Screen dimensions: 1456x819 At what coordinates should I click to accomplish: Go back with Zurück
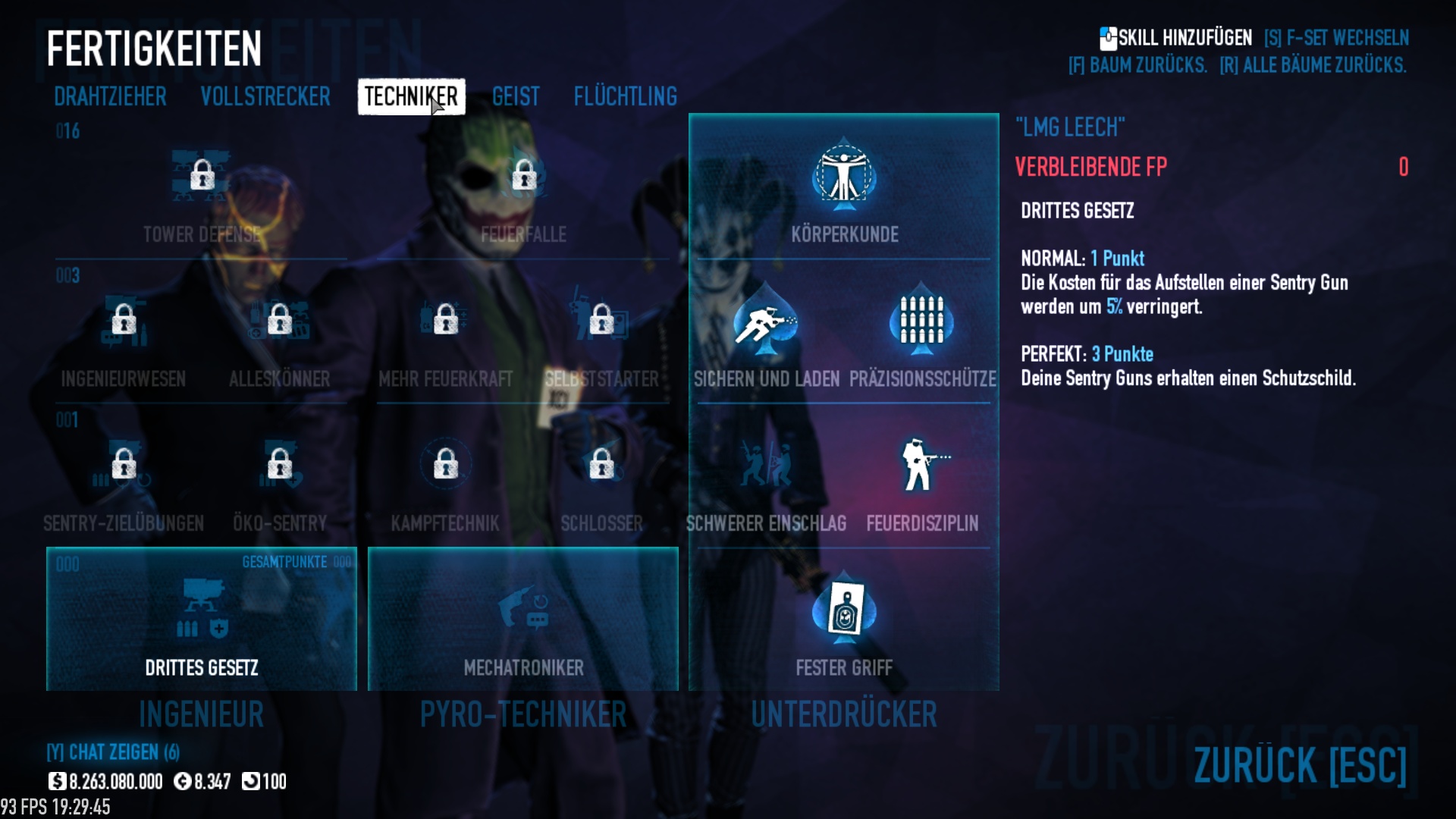tap(1300, 764)
